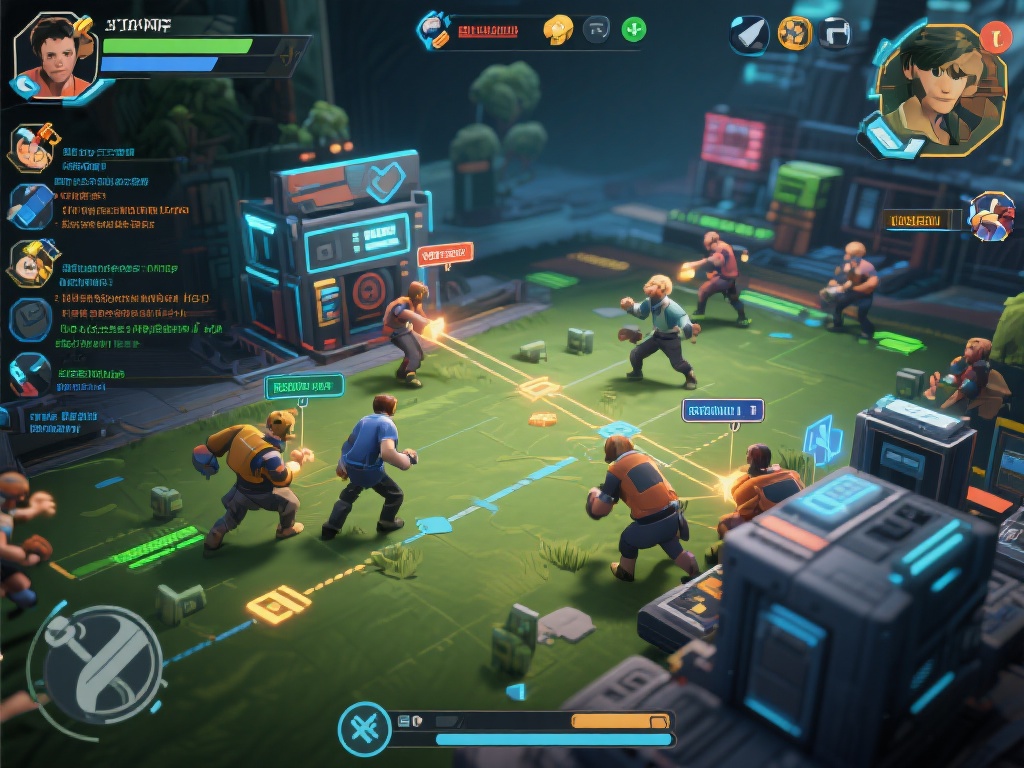This screenshot has height=768, width=1024.
Task: Select the dark round shield icon in the left list
Action: (30, 319)
